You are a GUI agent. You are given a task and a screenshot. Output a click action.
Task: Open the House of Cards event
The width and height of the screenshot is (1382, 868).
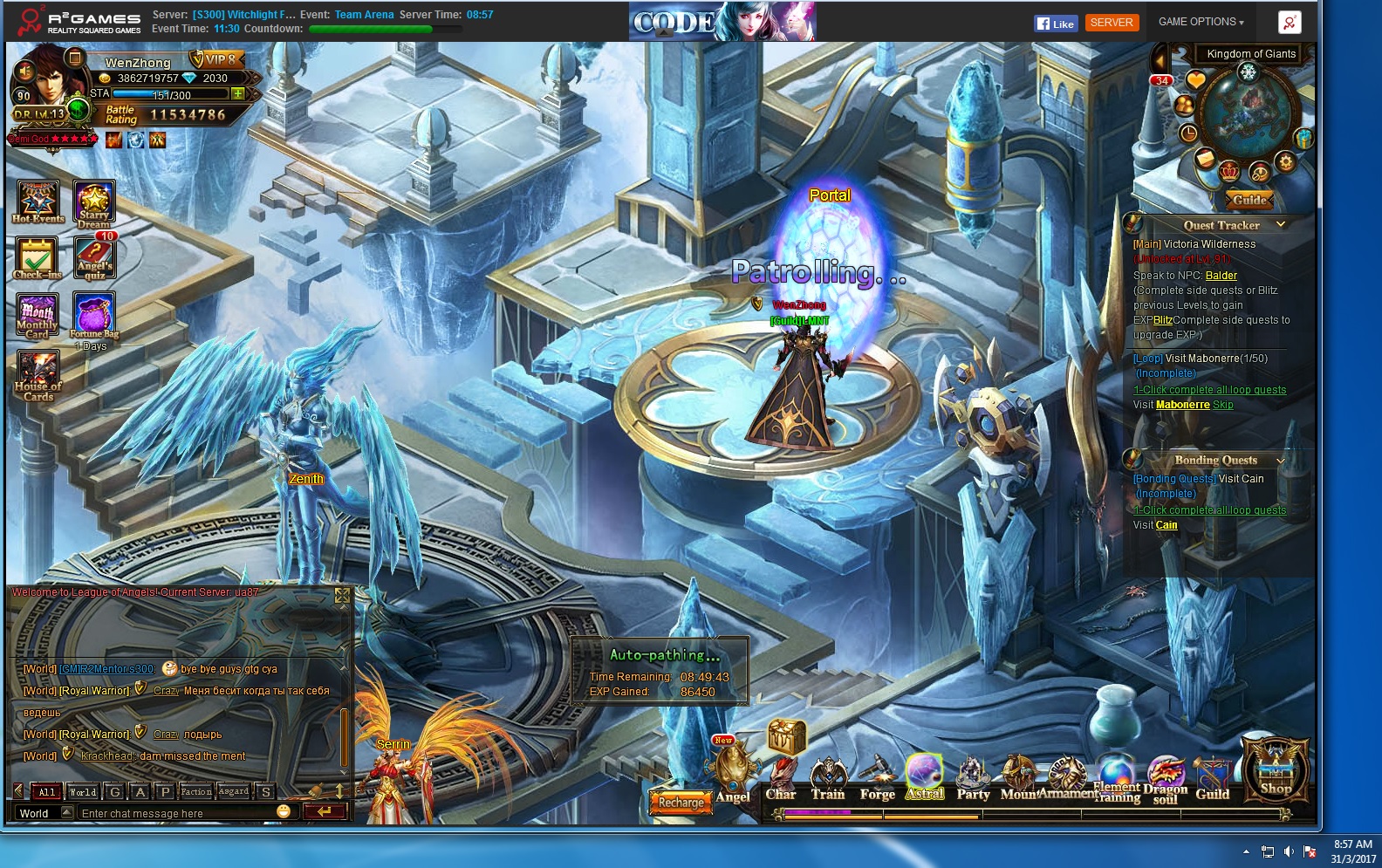[x=38, y=375]
